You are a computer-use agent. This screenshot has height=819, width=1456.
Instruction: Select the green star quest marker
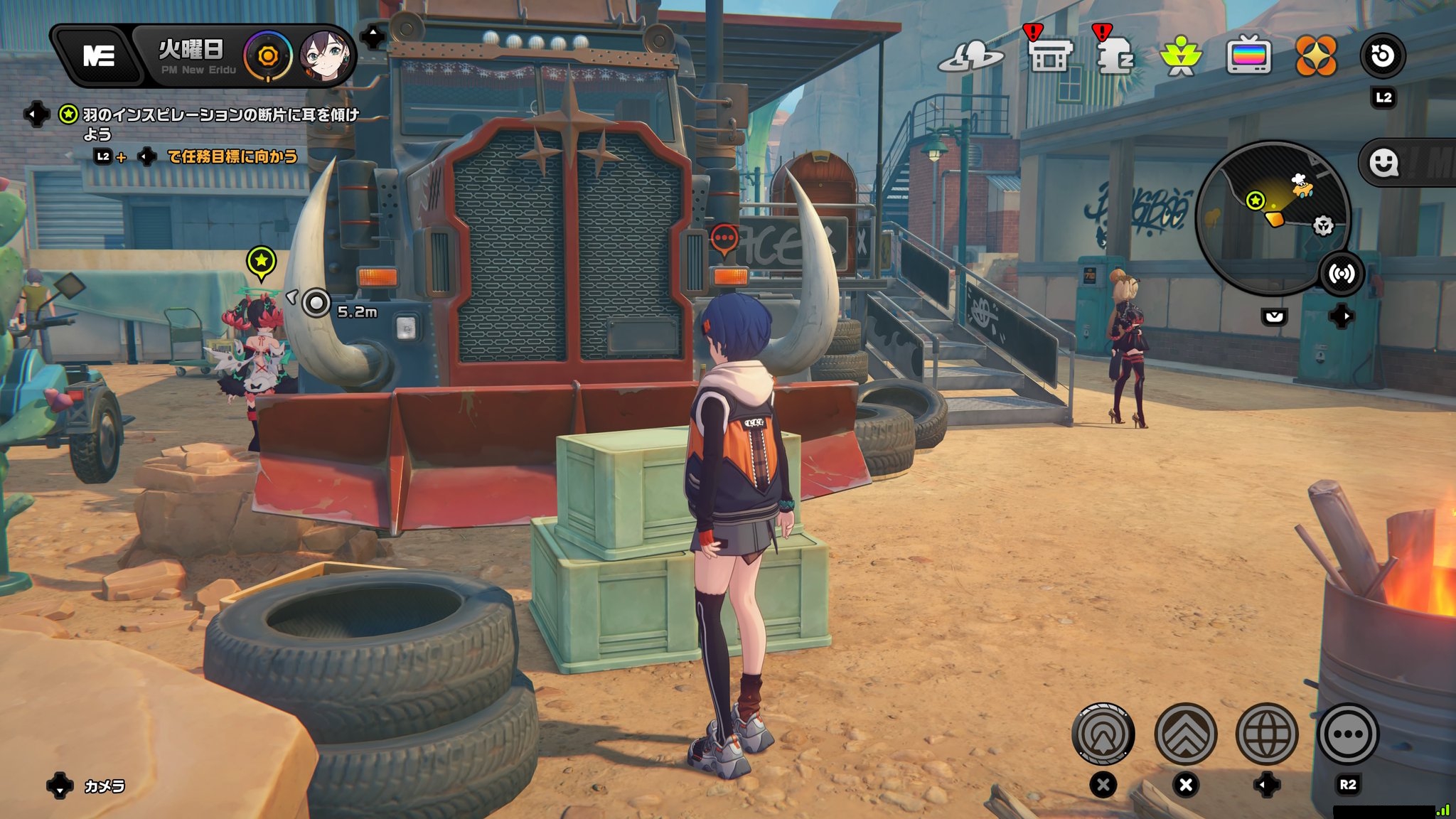point(261,262)
